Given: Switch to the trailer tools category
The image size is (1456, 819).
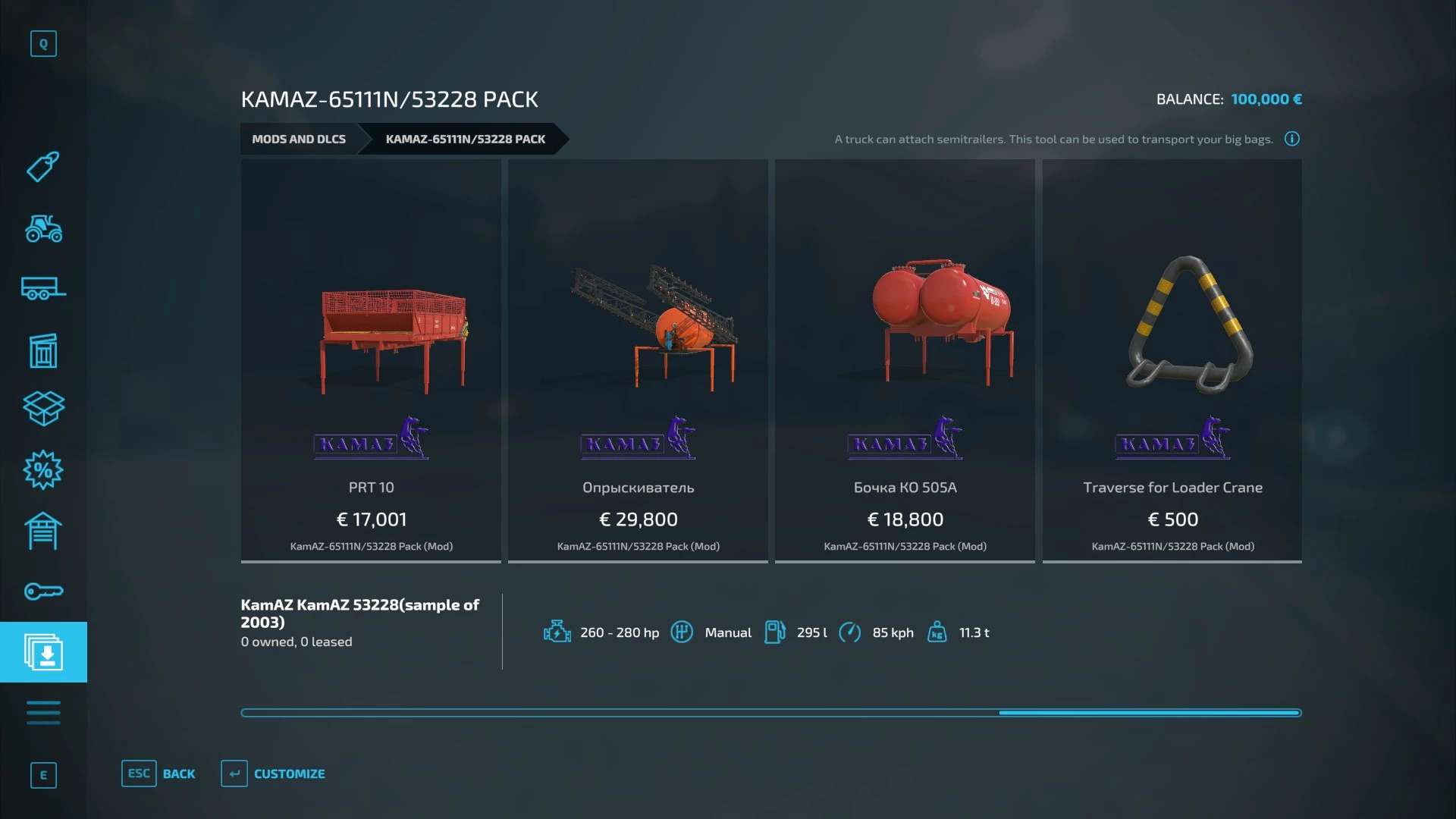Looking at the screenshot, I should (43, 288).
